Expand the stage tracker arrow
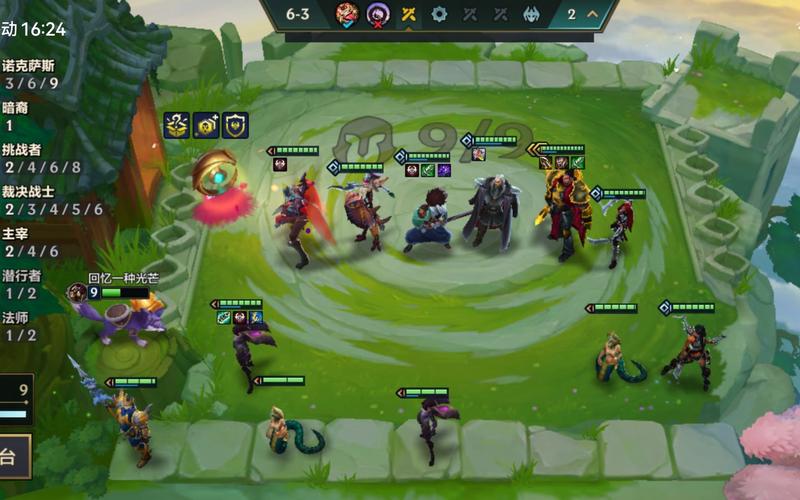The width and height of the screenshot is (800, 500). click(x=592, y=14)
